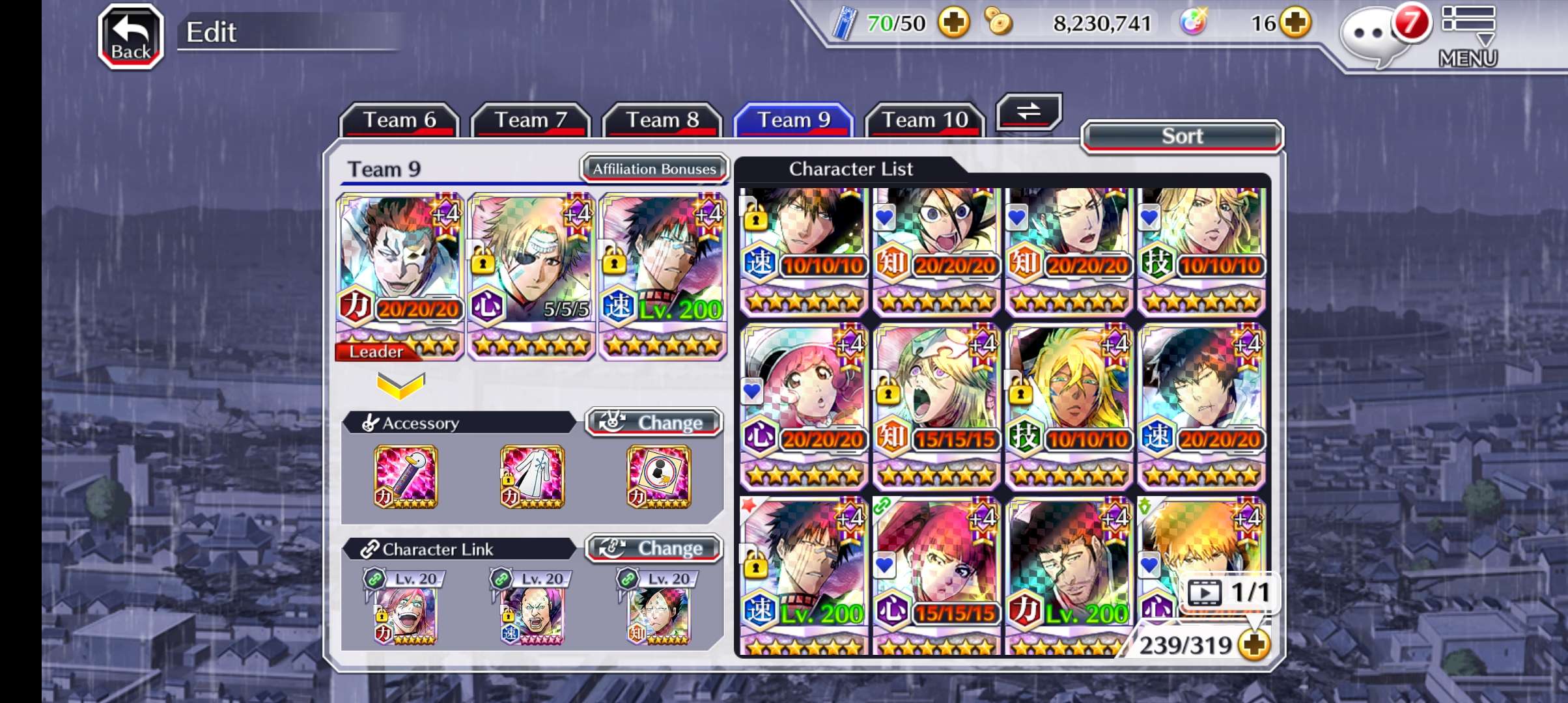
Task: Show Affiliation Bonuses
Action: (x=654, y=169)
